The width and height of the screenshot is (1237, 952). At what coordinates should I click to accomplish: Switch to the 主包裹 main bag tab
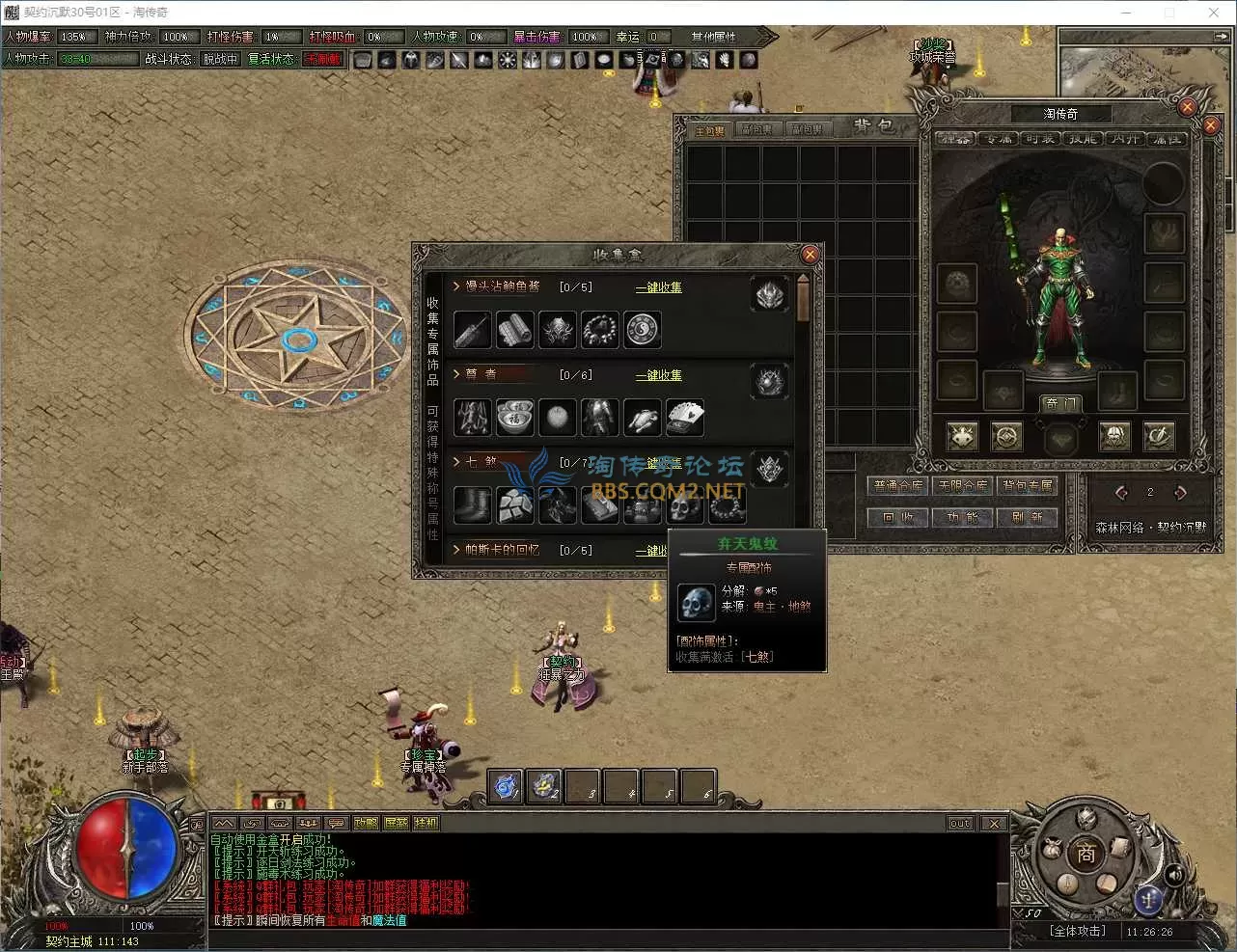[710, 130]
